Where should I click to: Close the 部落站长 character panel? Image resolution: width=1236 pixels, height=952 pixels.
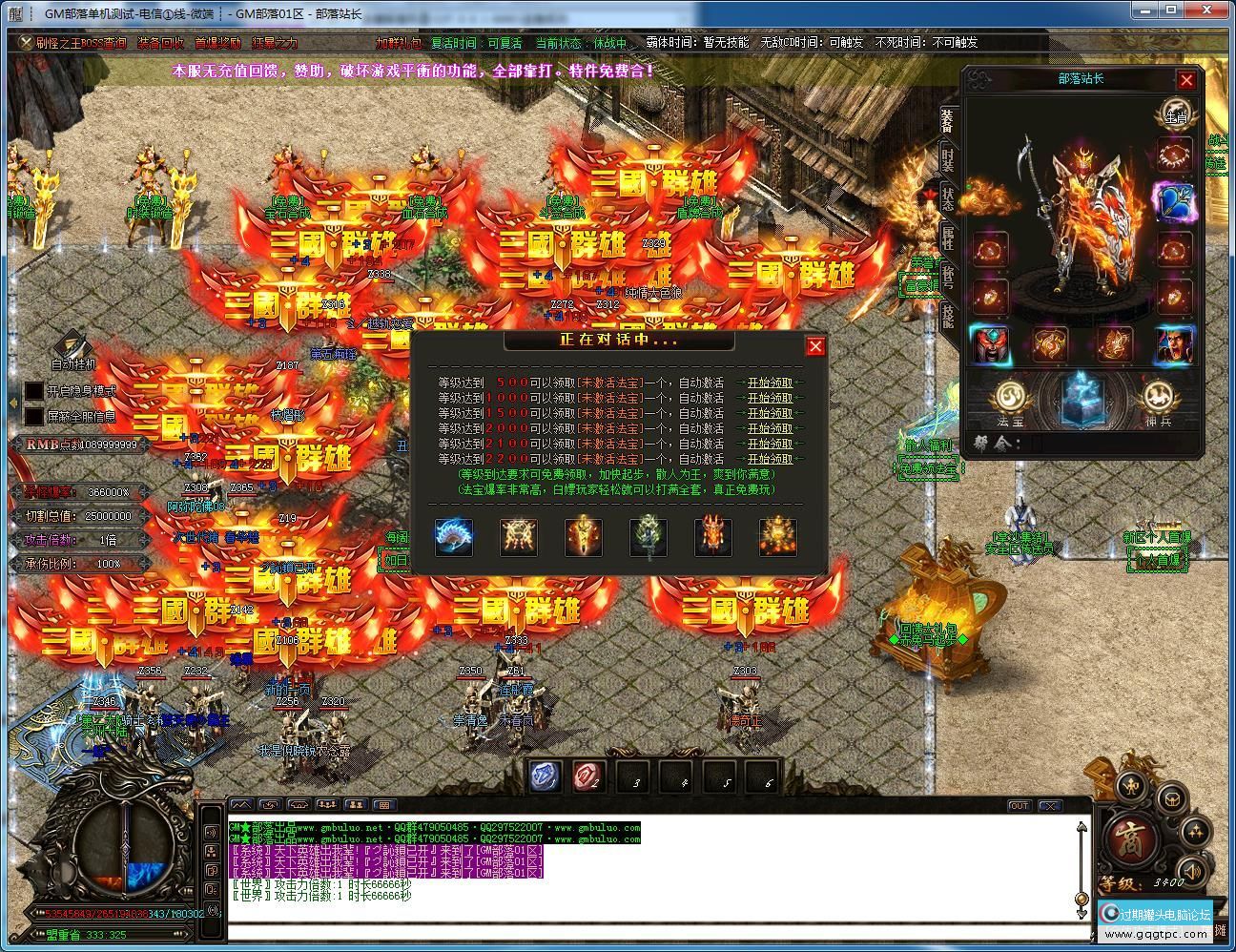[x=1186, y=80]
